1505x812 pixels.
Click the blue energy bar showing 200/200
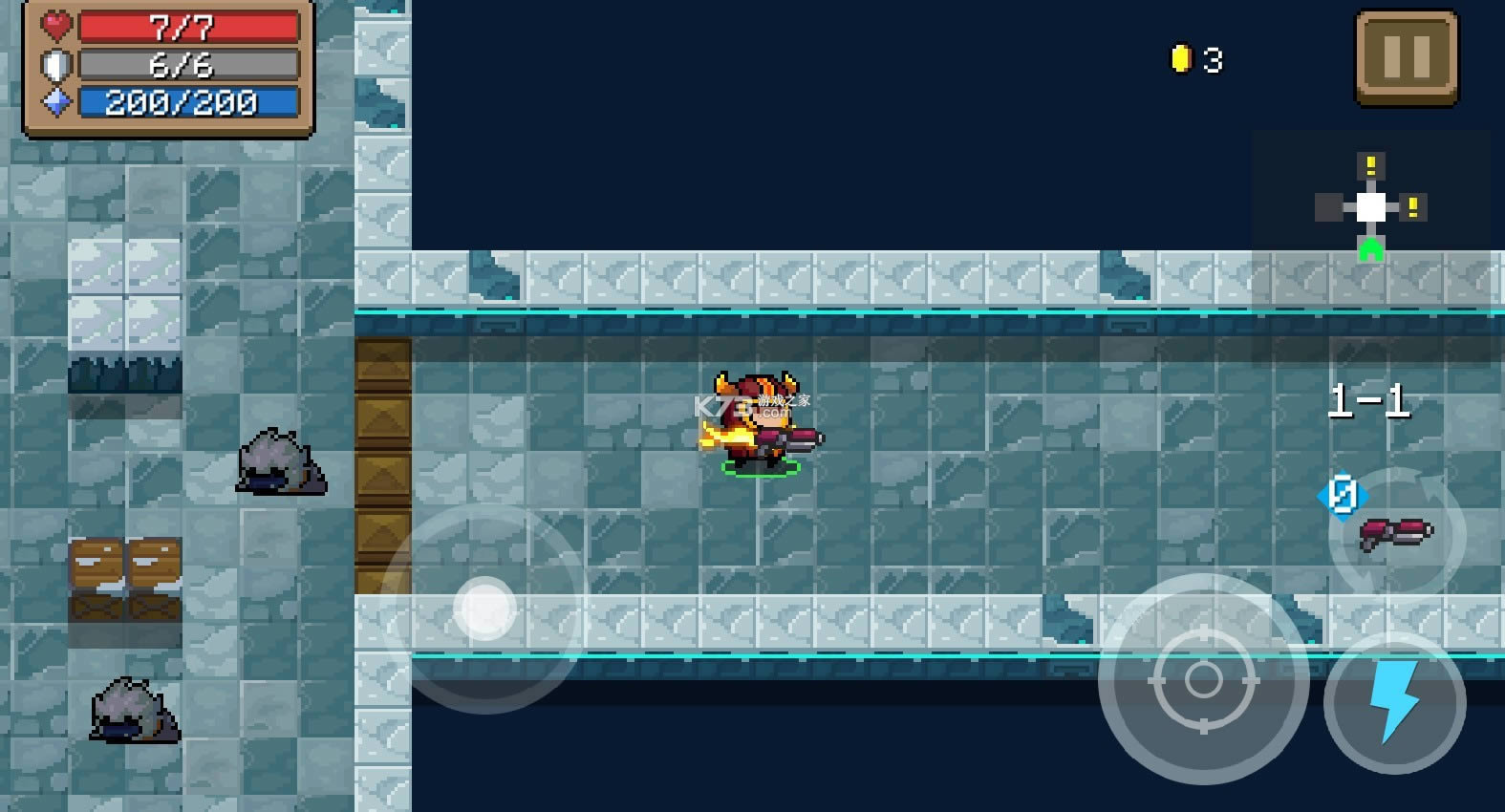pyautogui.click(x=186, y=101)
